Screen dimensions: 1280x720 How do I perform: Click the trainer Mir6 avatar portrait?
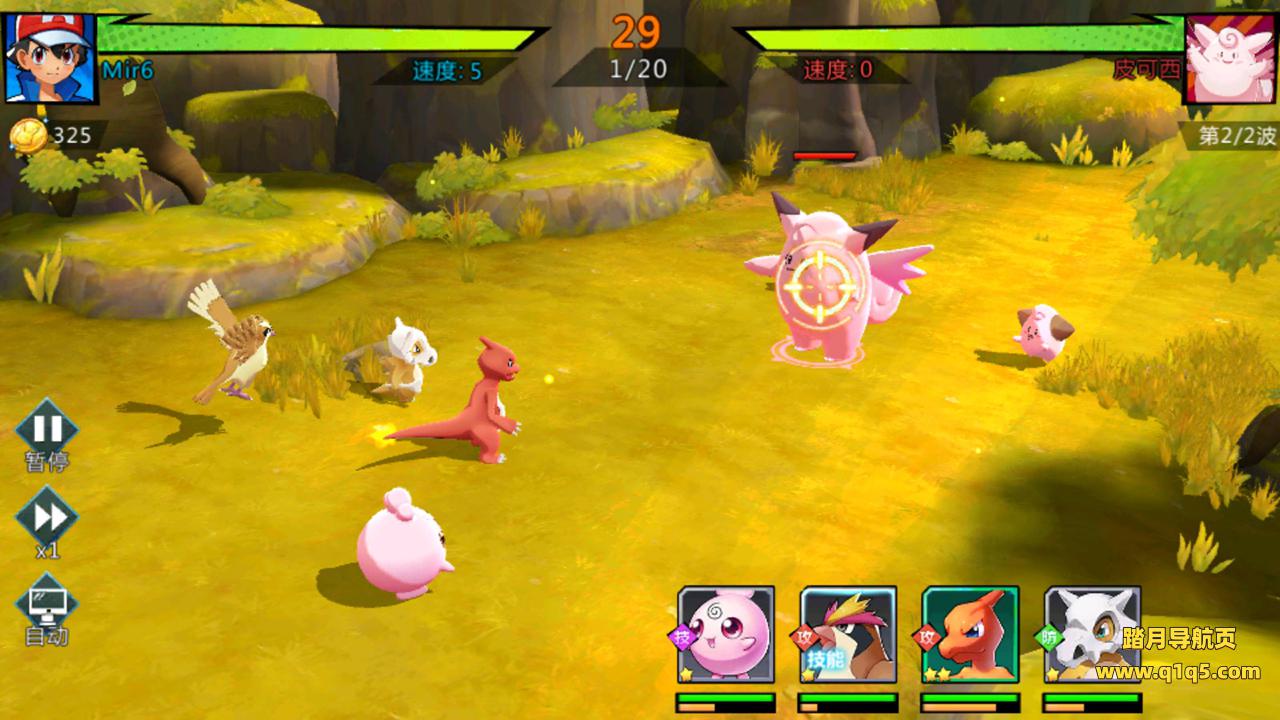[x=50, y=56]
